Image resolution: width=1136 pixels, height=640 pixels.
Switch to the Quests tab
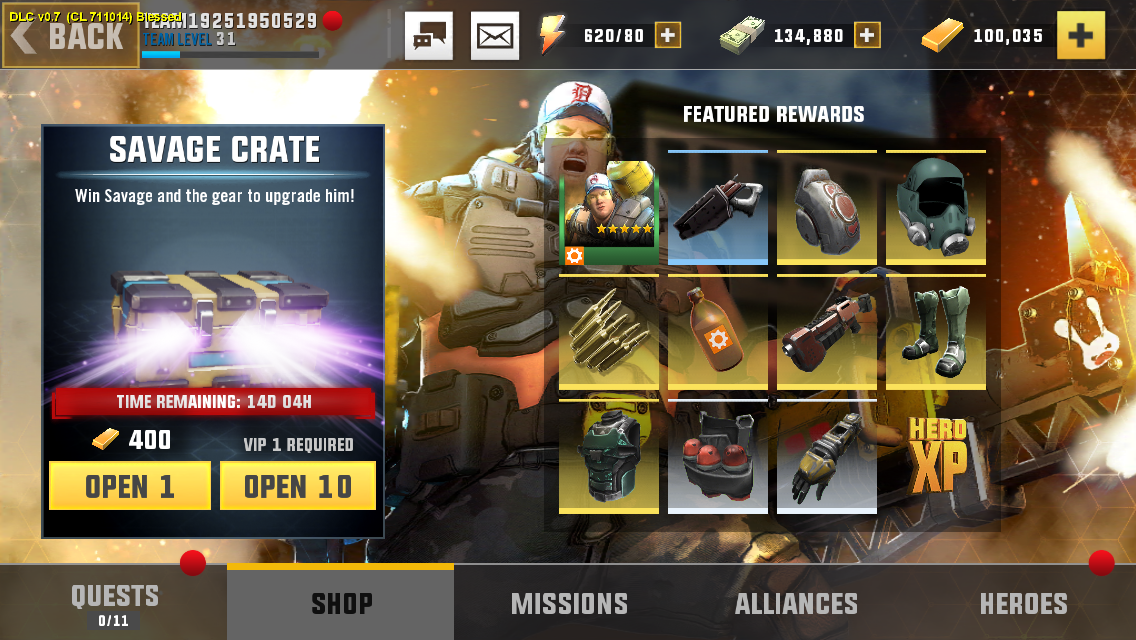114,603
